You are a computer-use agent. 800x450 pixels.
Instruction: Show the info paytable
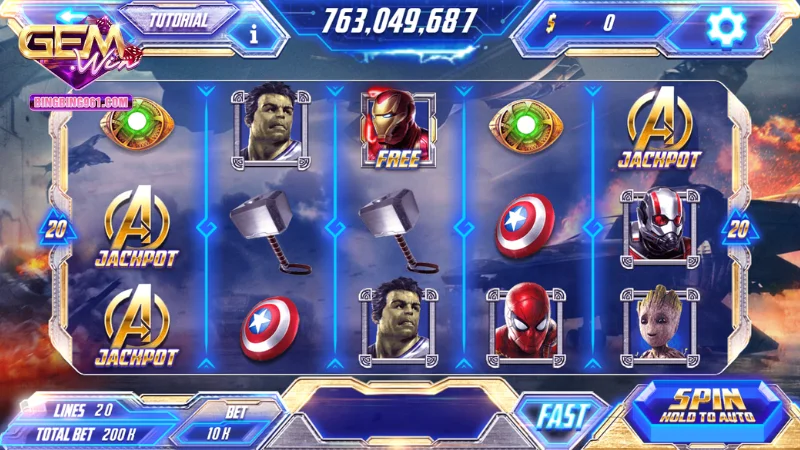tap(254, 33)
